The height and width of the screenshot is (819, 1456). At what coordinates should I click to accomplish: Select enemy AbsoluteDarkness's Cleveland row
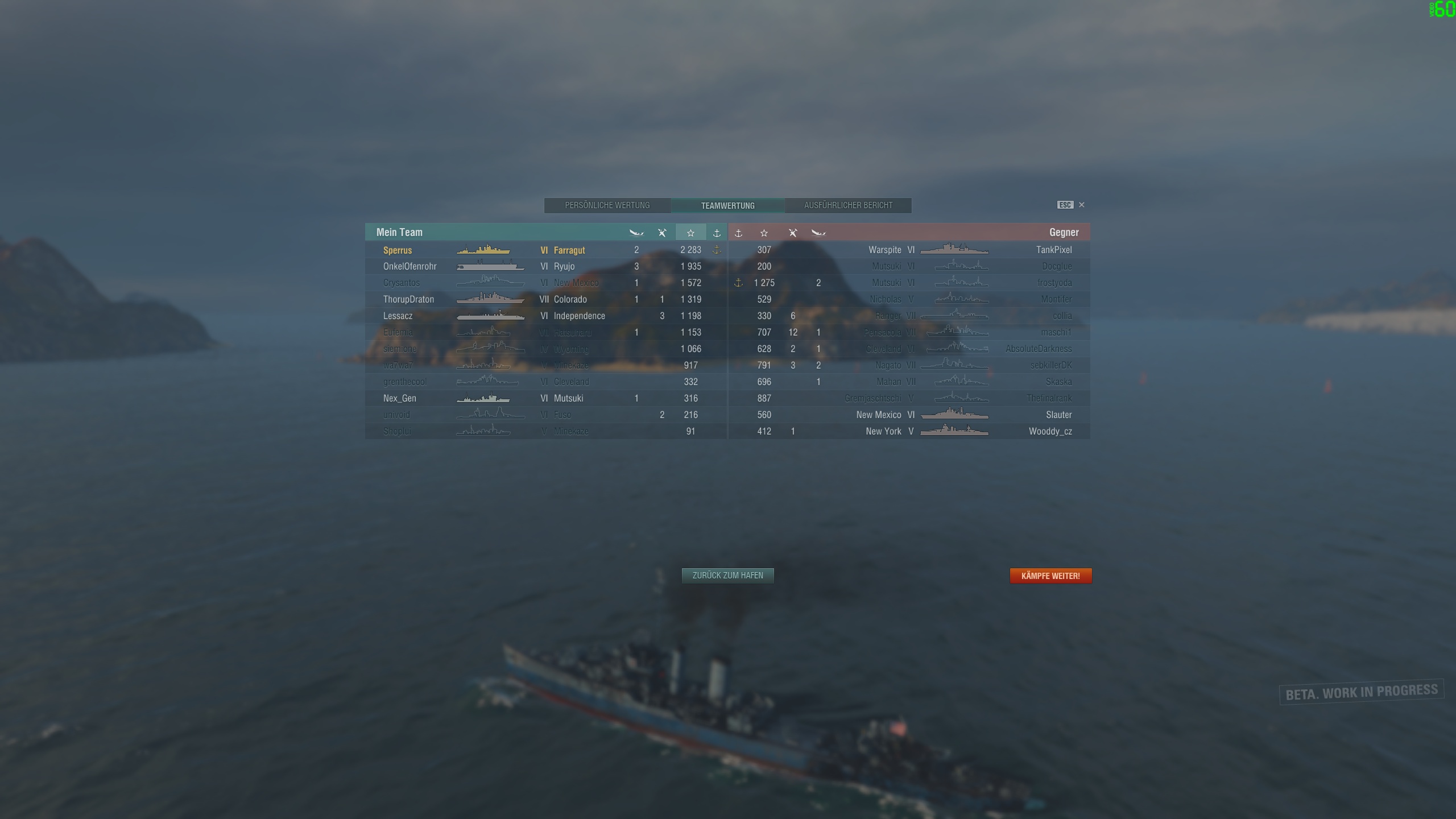pos(909,349)
